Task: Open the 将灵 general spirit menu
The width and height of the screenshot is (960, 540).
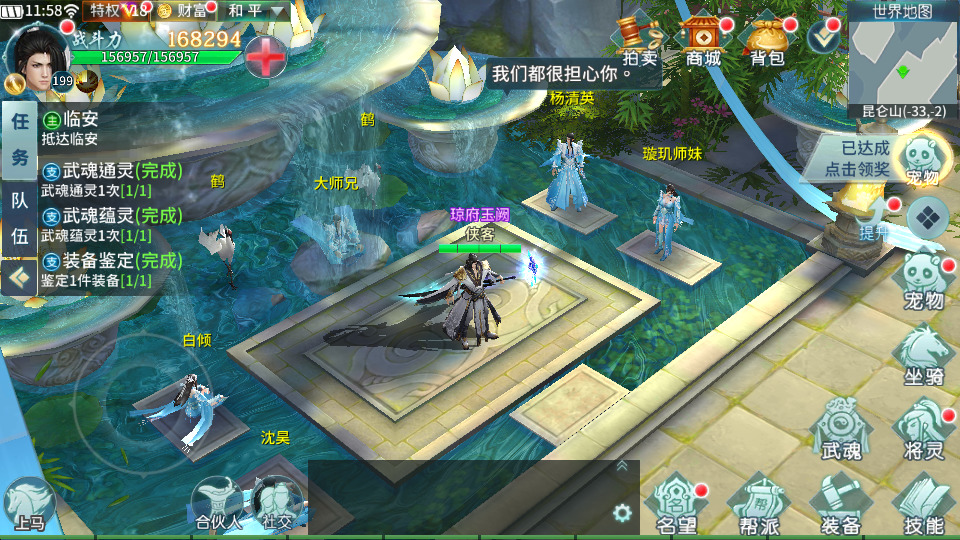Action: pos(922,428)
